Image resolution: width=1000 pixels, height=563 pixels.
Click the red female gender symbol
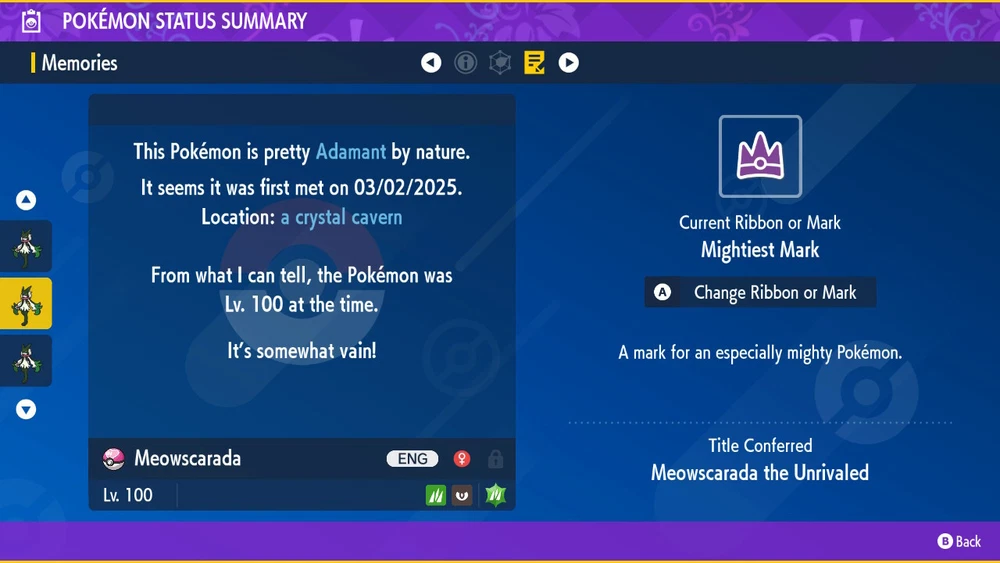(462, 459)
